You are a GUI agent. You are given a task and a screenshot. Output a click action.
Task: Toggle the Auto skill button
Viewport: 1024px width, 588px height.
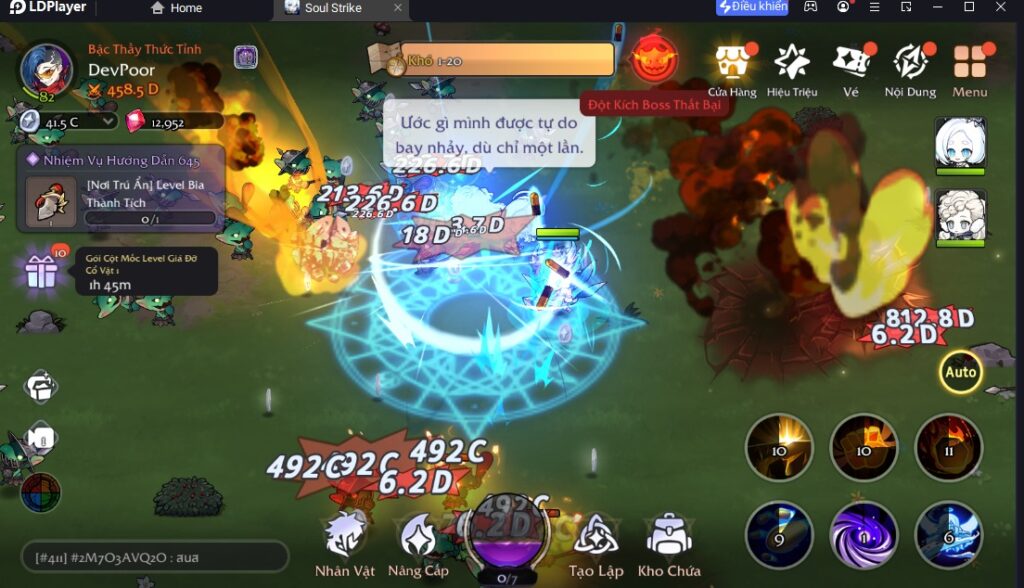click(x=960, y=373)
